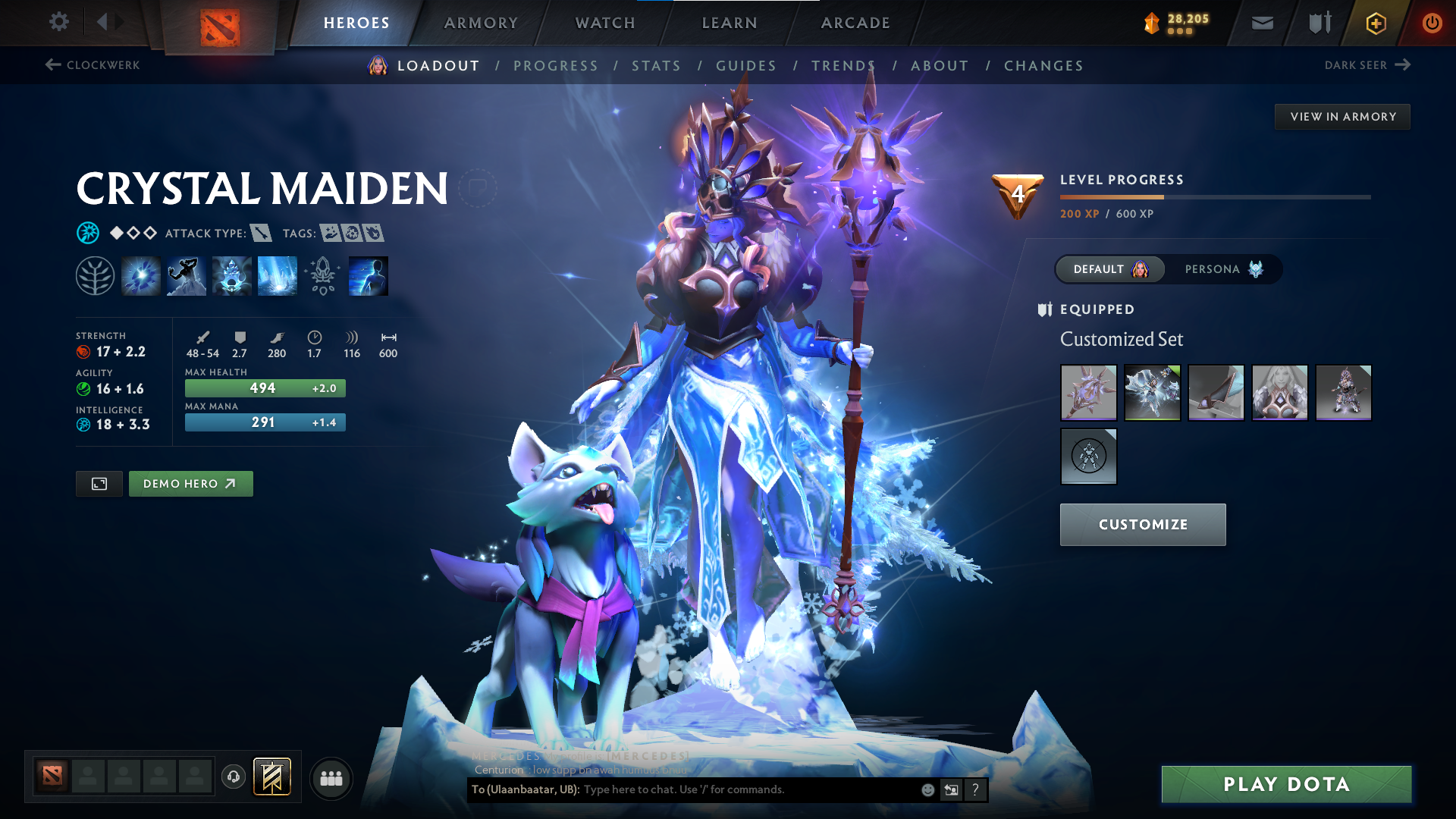View the Freezing Field ability icon
Screen dimensions: 1456x819
[277, 275]
